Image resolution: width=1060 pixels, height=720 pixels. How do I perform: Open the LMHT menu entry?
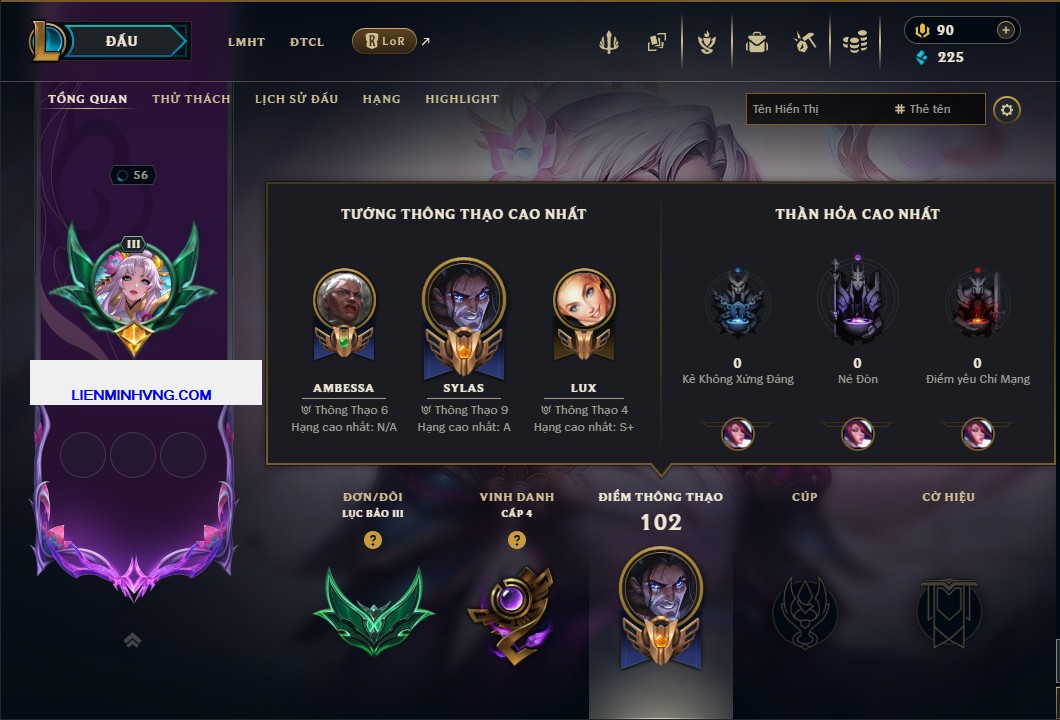(246, 42)
